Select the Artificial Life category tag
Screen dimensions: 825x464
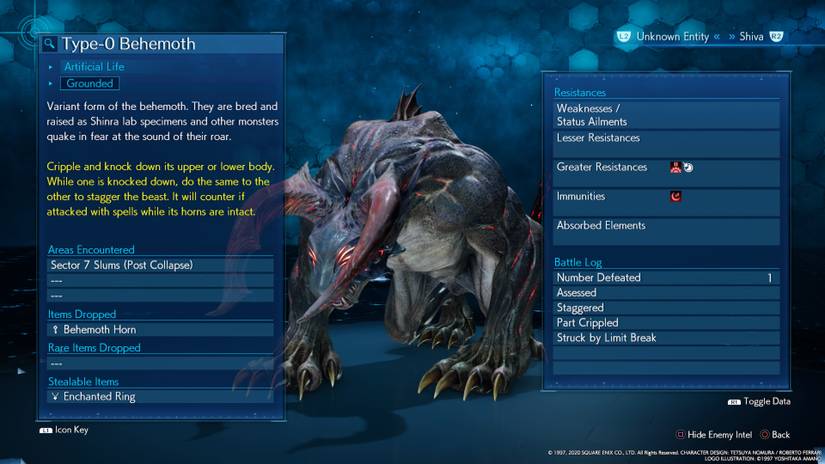tap(95, 67)
